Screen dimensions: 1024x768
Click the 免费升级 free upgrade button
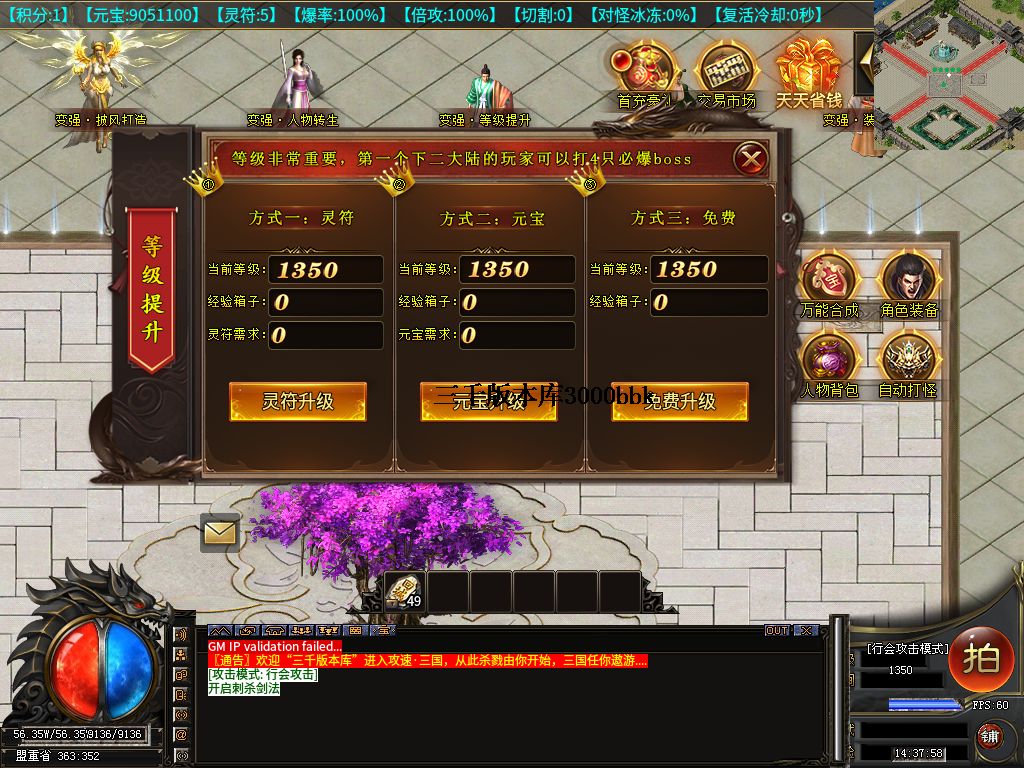pyautogui.click(x=679, y=401)
